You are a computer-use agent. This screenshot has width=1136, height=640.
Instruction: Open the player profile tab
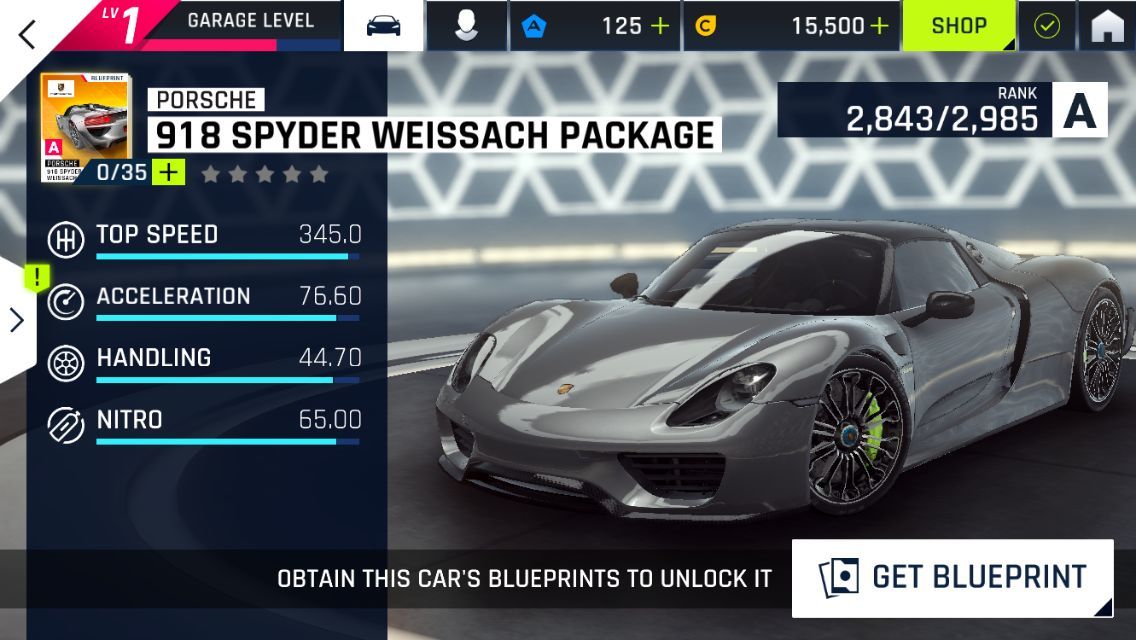465,26
